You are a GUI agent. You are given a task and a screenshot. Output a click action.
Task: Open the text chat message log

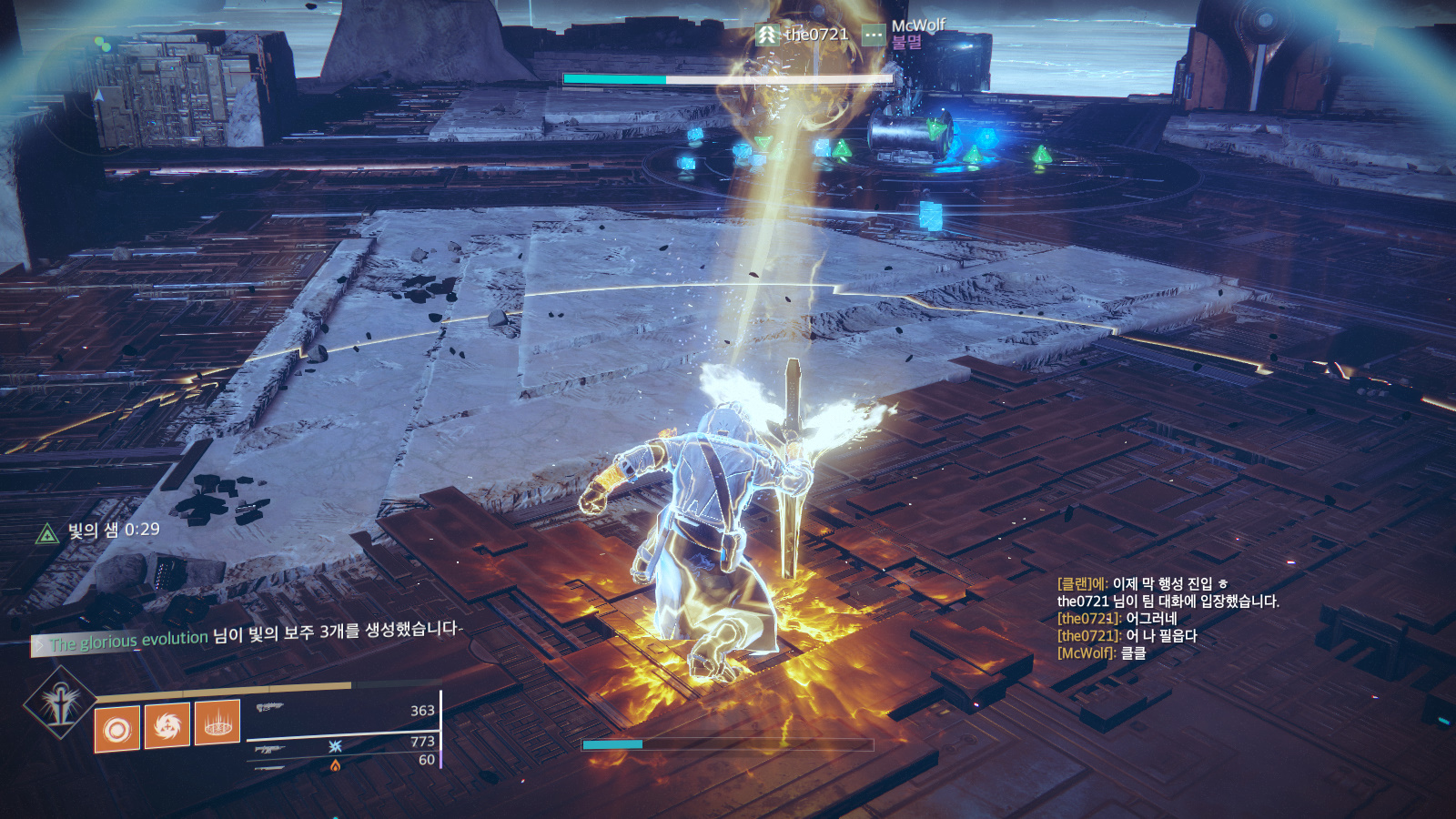click(1168, 619)
